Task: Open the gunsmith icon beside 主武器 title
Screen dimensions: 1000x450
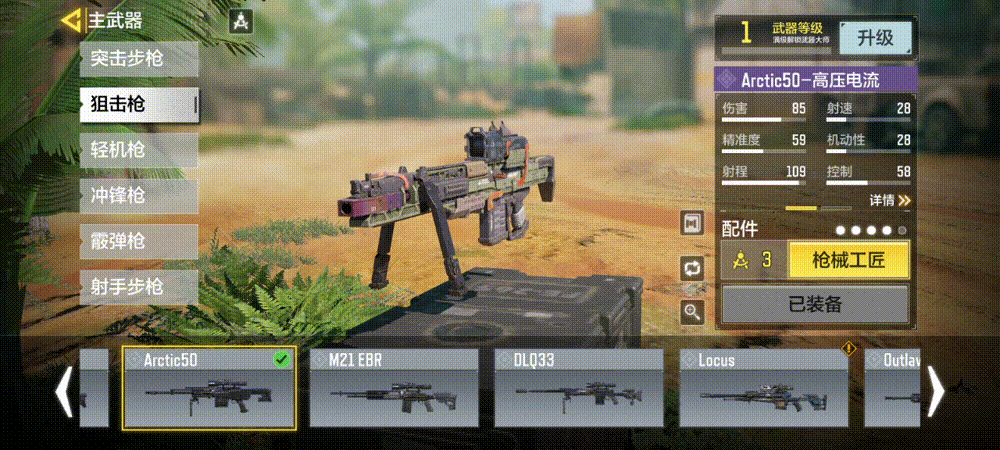Action: (240, 21)
